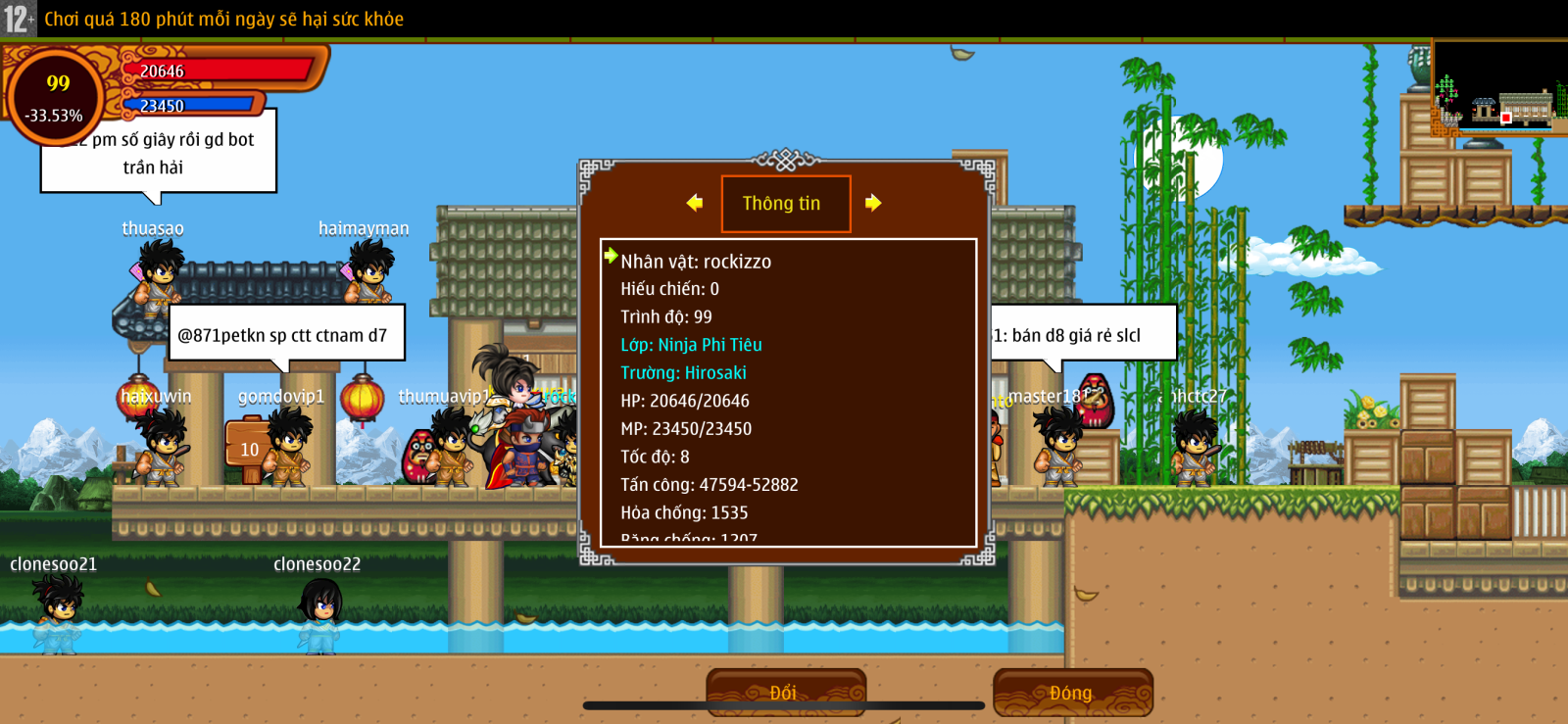Go to next tab with right arrow

coord(873,203)
